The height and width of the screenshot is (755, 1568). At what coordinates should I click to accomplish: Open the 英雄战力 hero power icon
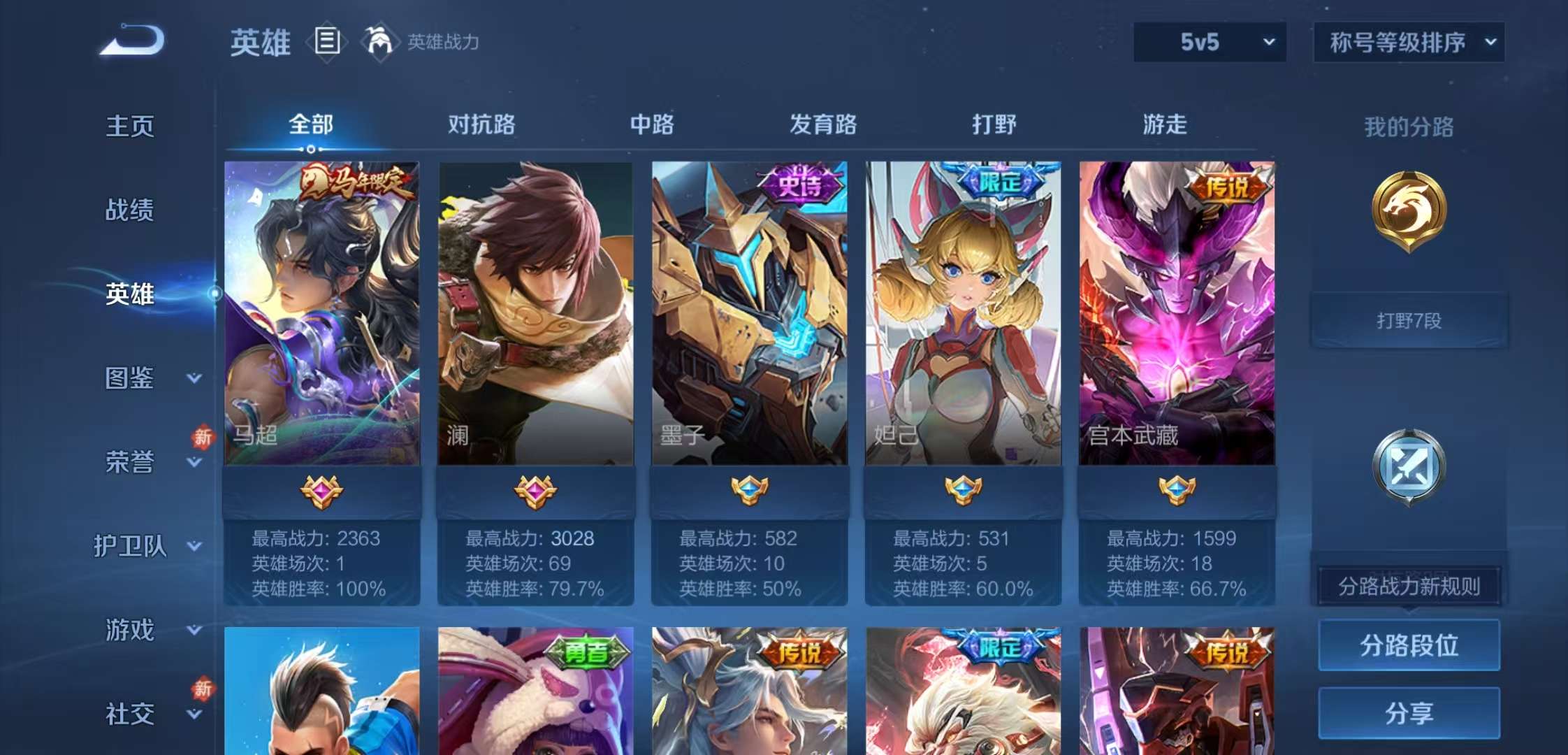381,42
